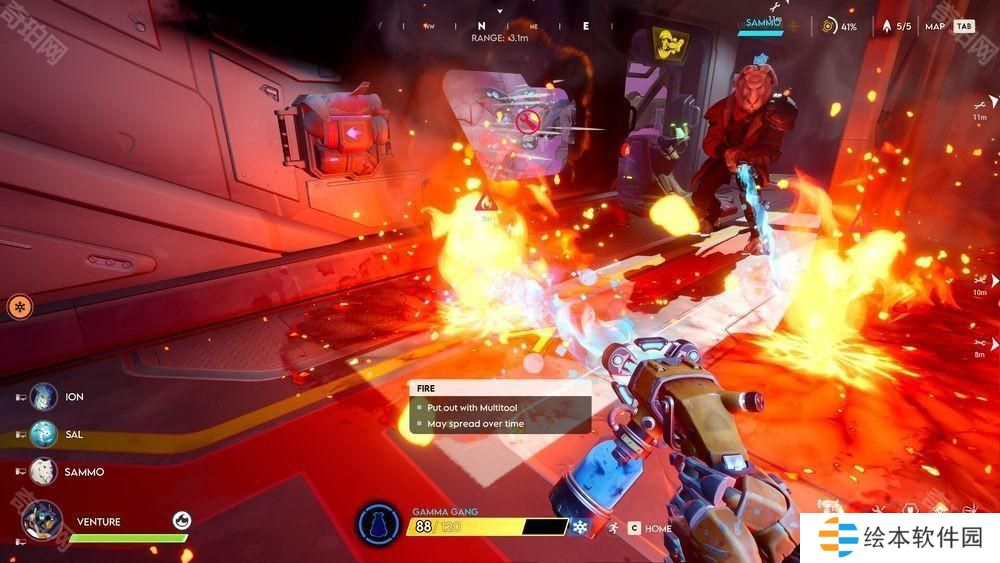This screenshot has width=1000, height=563.
Task: Select ION's teammate portrait
Action: point(43,397)
